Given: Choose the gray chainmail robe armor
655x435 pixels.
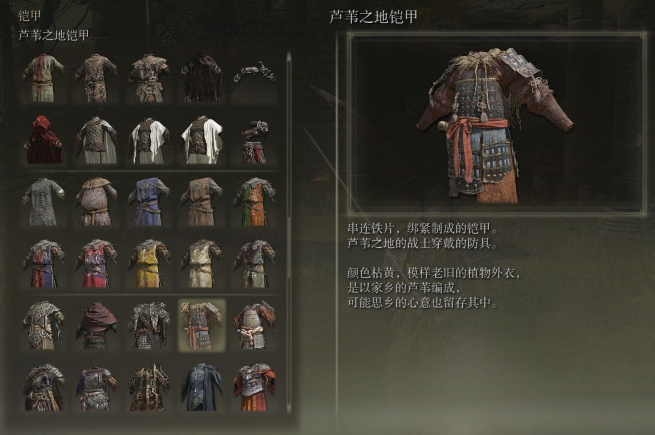Looking at the screenshot, I should click(43, 201).
